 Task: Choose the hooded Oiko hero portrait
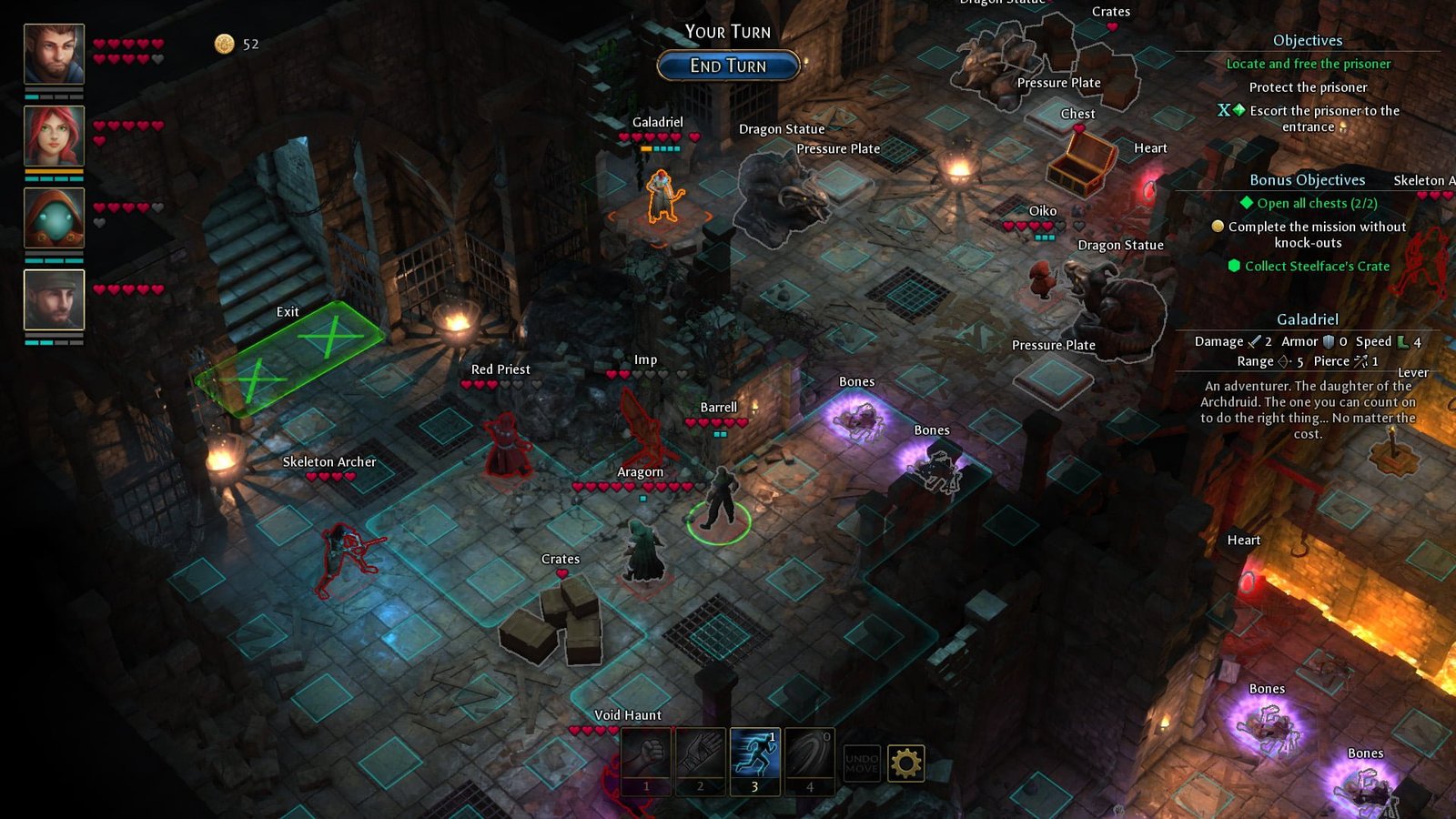pos(54,217)
